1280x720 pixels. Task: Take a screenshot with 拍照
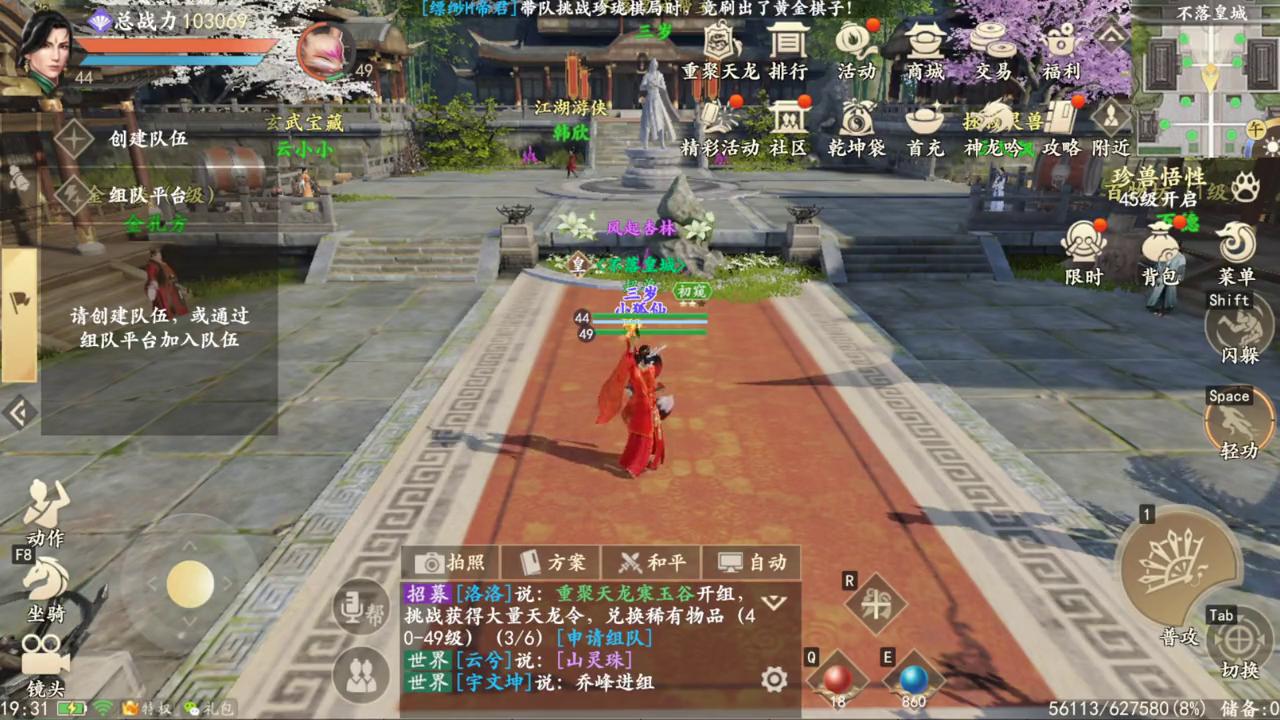pyautogui.click(x=450, y=562)
